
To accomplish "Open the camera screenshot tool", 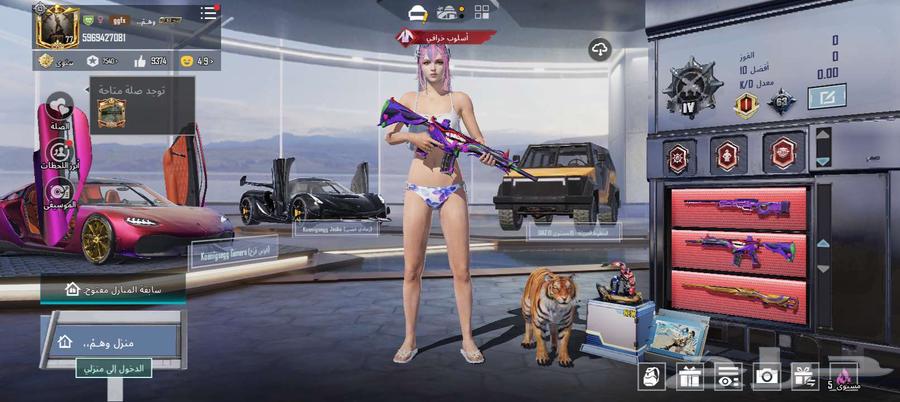I will coord(766,376).
